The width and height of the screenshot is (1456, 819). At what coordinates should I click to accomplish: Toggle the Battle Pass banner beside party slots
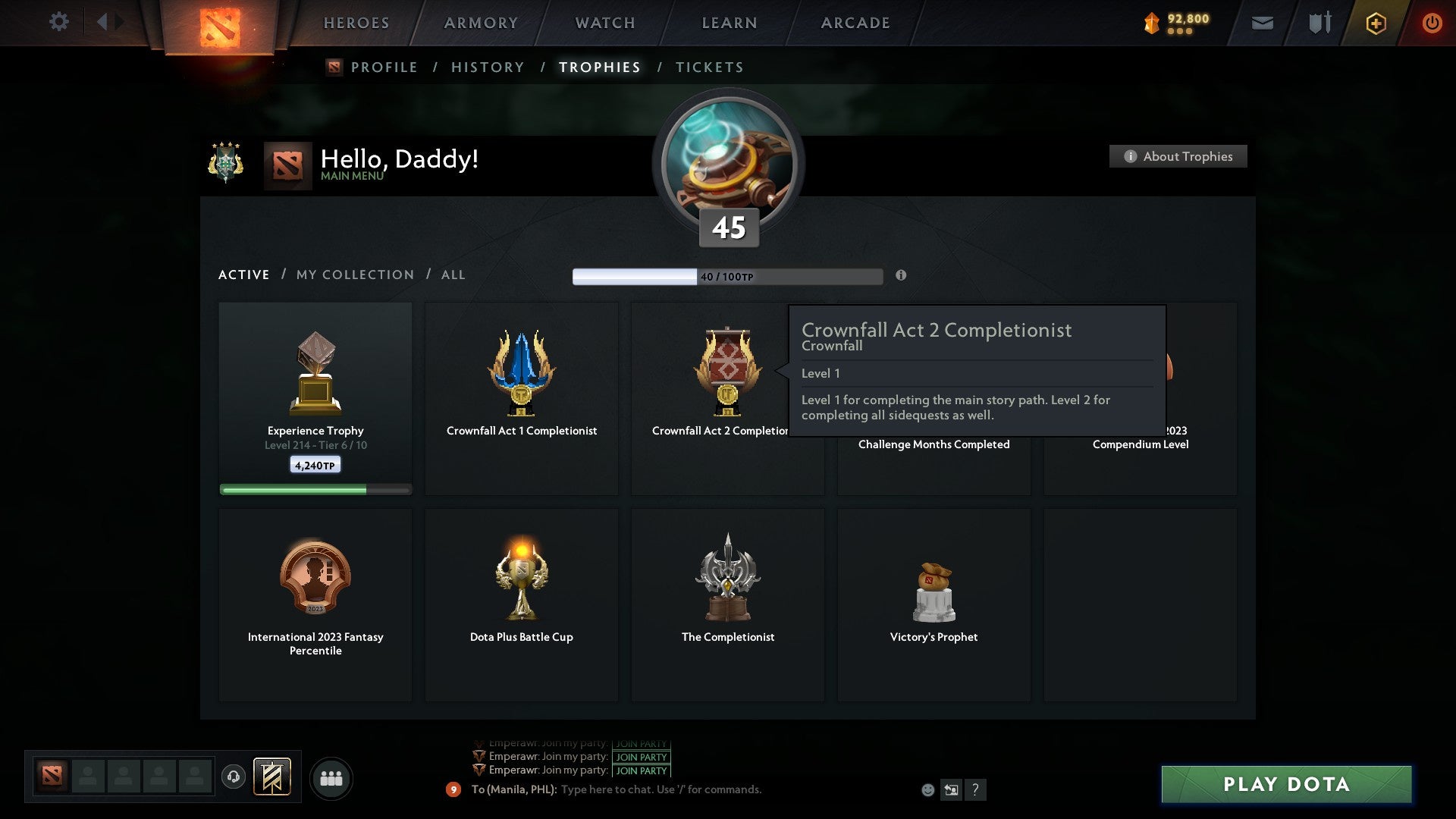click(274, 778)
